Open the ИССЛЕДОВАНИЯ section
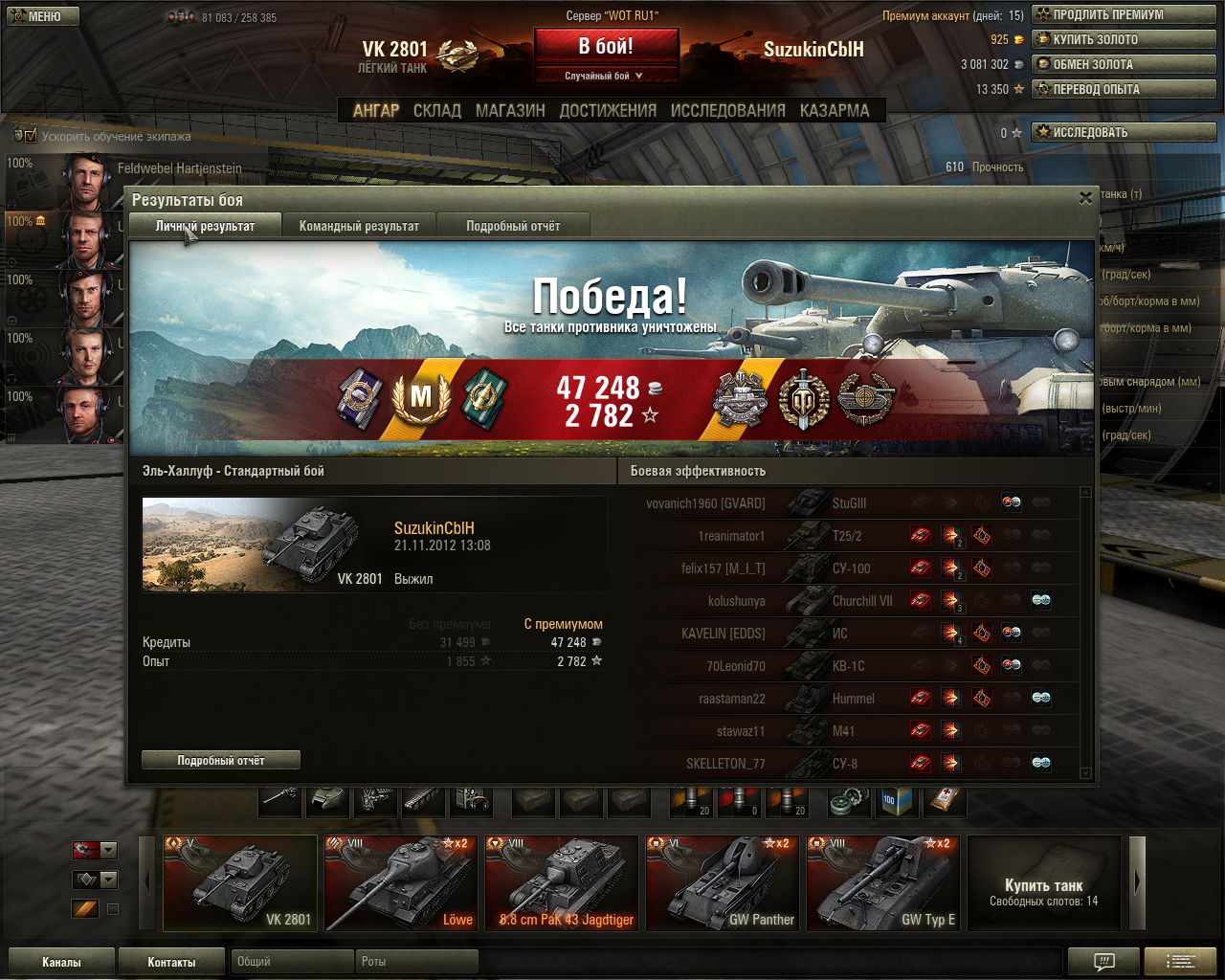The image size is (1225, 980). click(x=727, y=111)
